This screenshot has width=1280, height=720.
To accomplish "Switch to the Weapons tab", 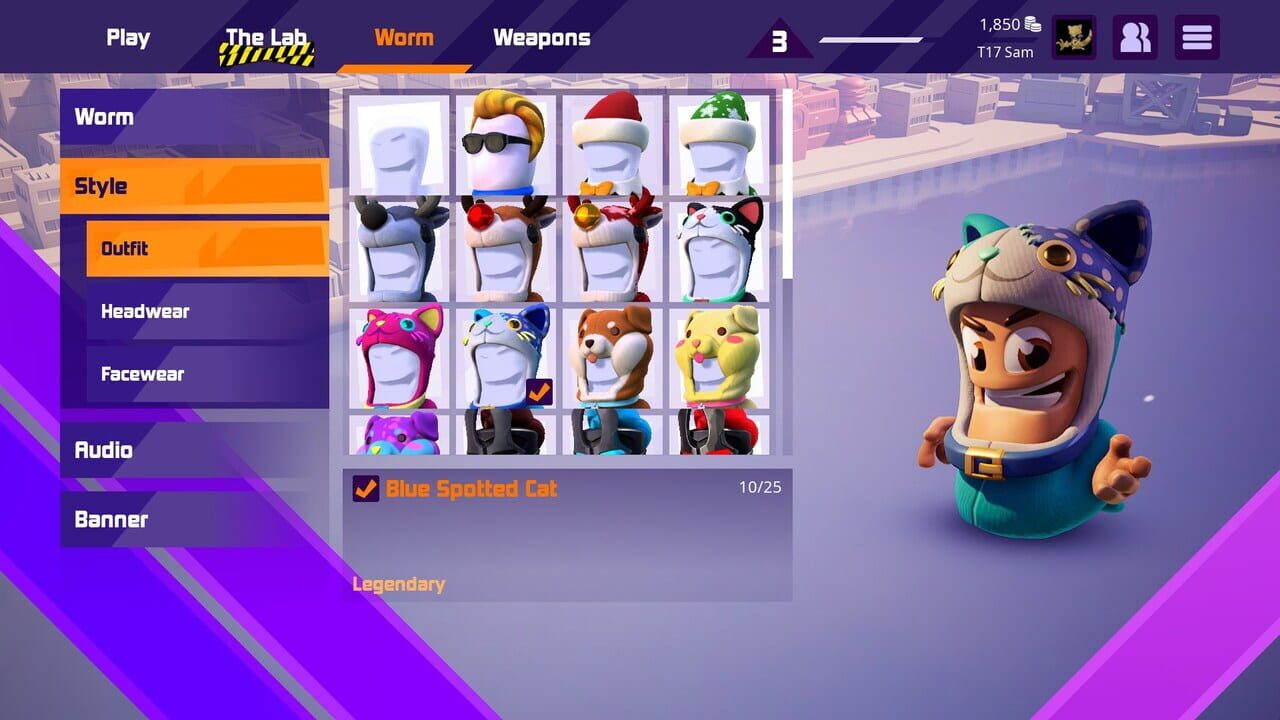I will coord(541,37).
